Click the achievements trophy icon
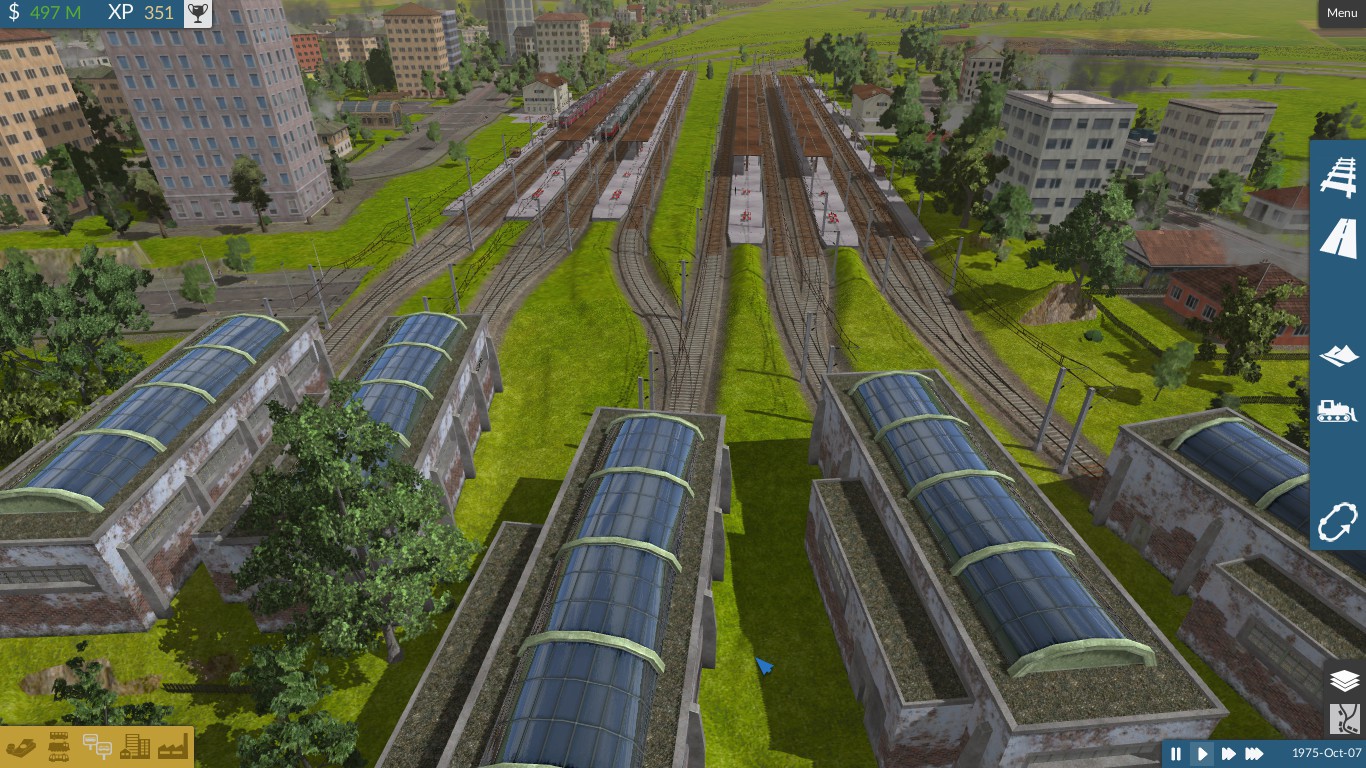The image size is (1366, 768). [196, 13]
